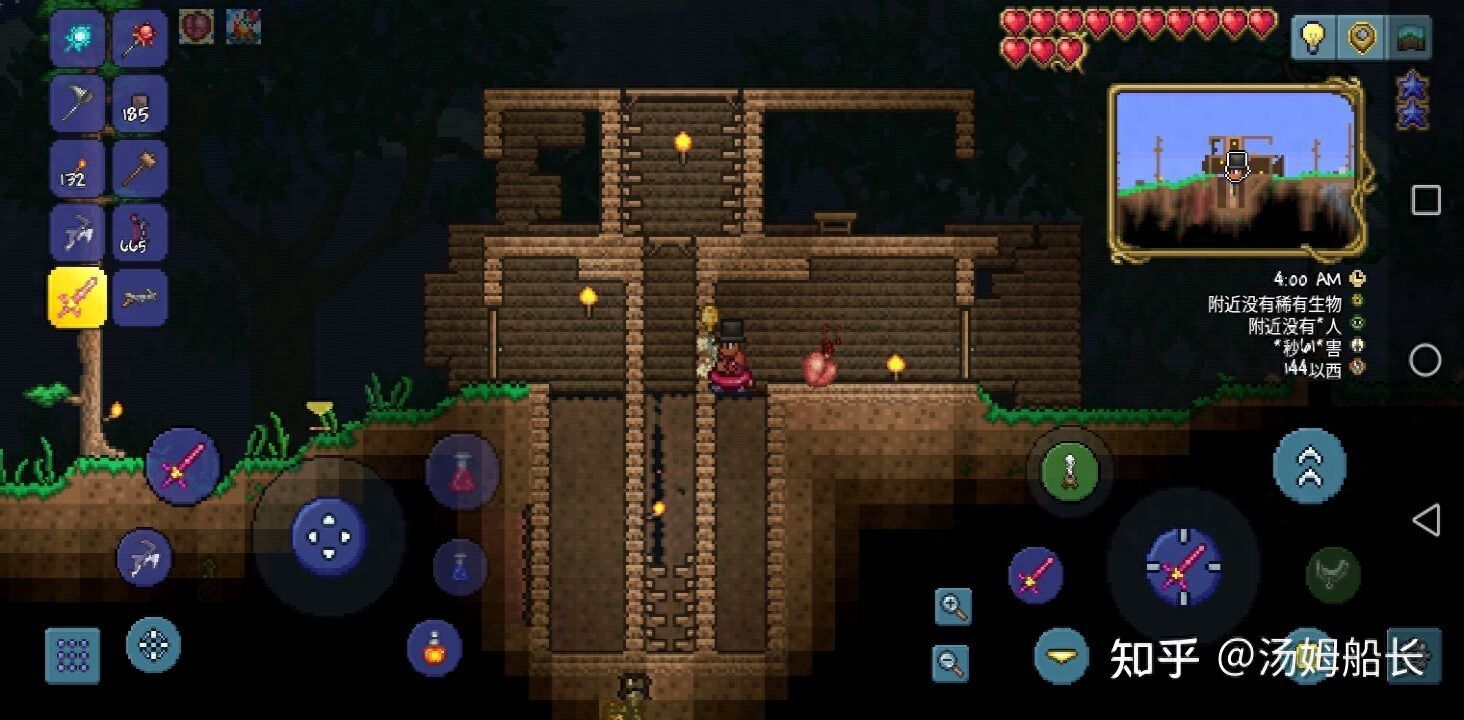Equip the wooden hammer hotbar slot
1464x720 pixels.
pyautogui.click(x=139, y=169)
